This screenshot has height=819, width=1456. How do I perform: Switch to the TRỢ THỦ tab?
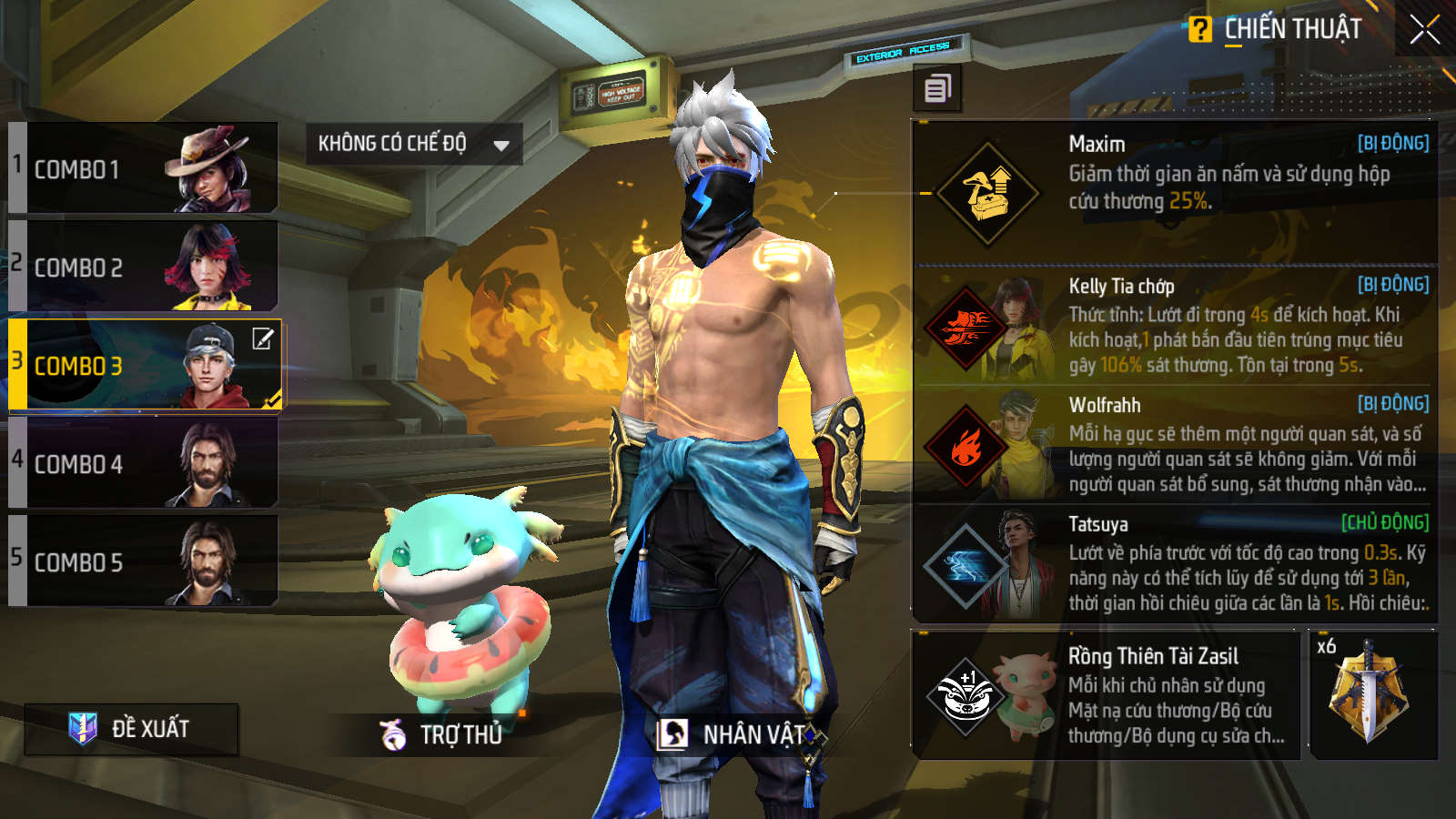(442, 734)
